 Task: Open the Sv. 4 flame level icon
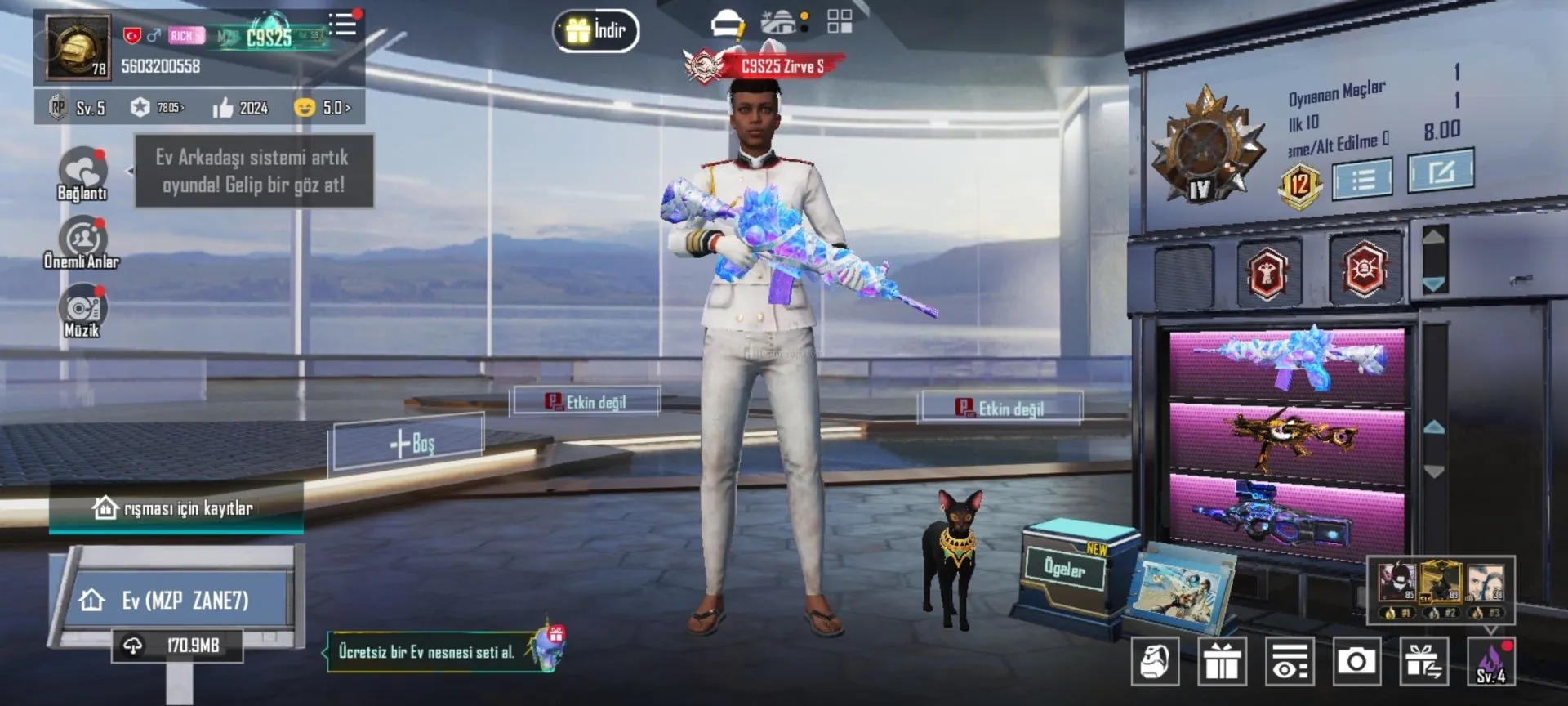(1490, 662)
